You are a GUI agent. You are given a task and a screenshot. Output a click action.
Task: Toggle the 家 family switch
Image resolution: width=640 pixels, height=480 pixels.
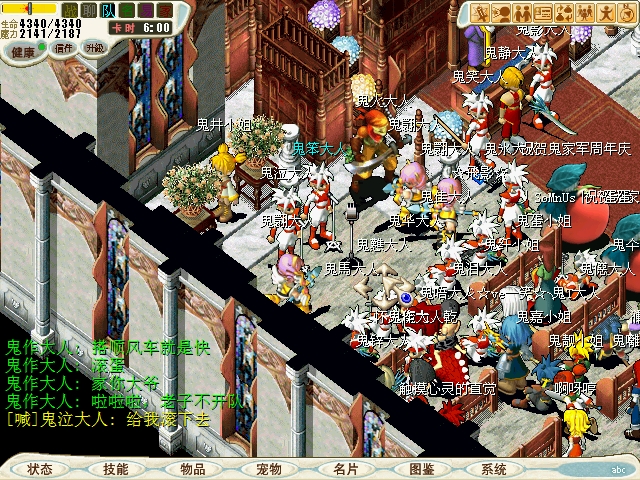click(x=165, y=9)
